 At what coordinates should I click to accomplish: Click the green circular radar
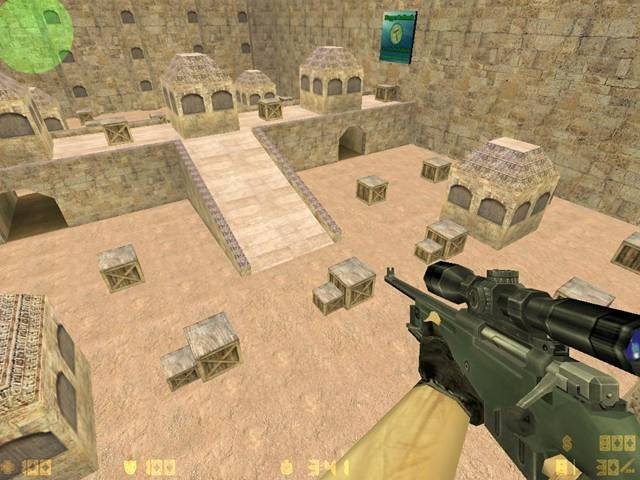34,34
